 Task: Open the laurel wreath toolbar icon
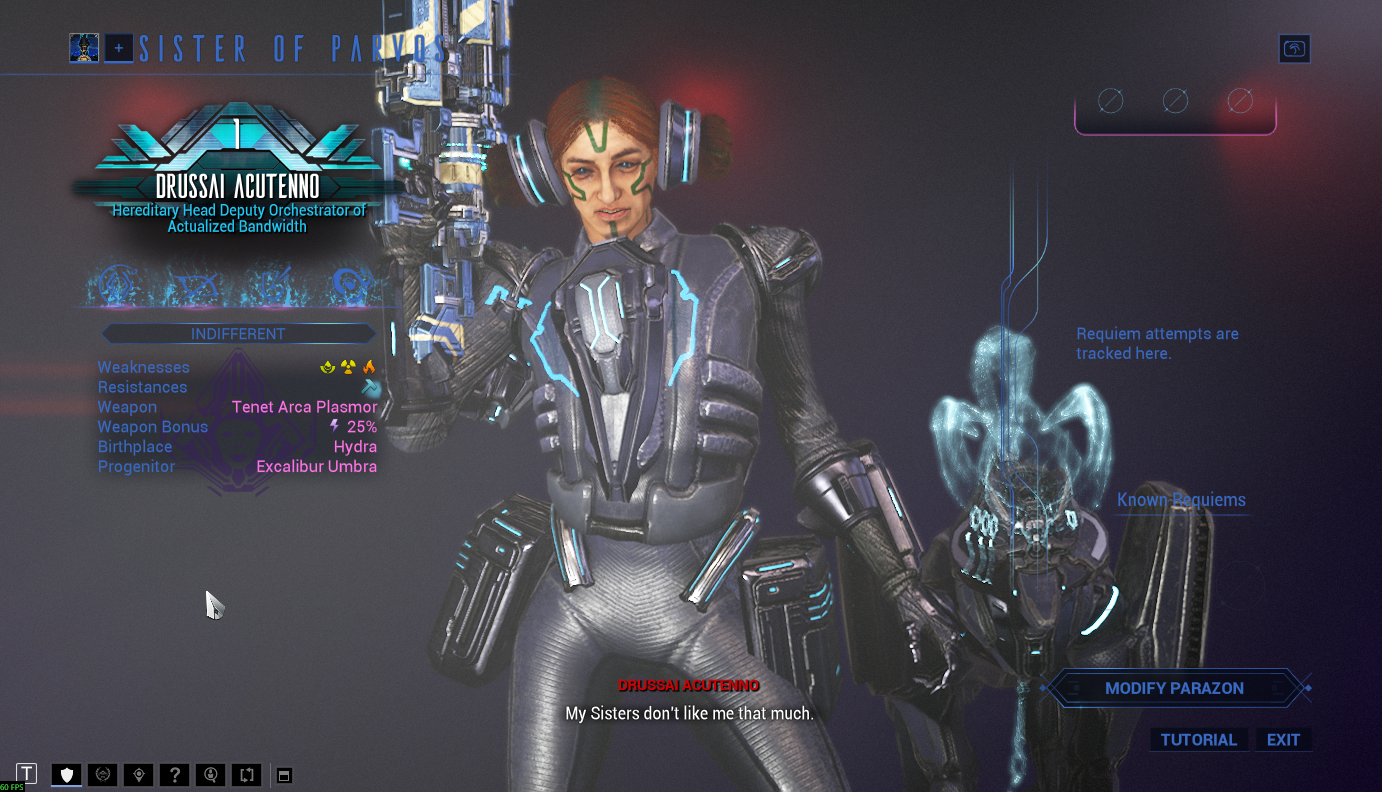pyautogui.click(x=103, y=774)
